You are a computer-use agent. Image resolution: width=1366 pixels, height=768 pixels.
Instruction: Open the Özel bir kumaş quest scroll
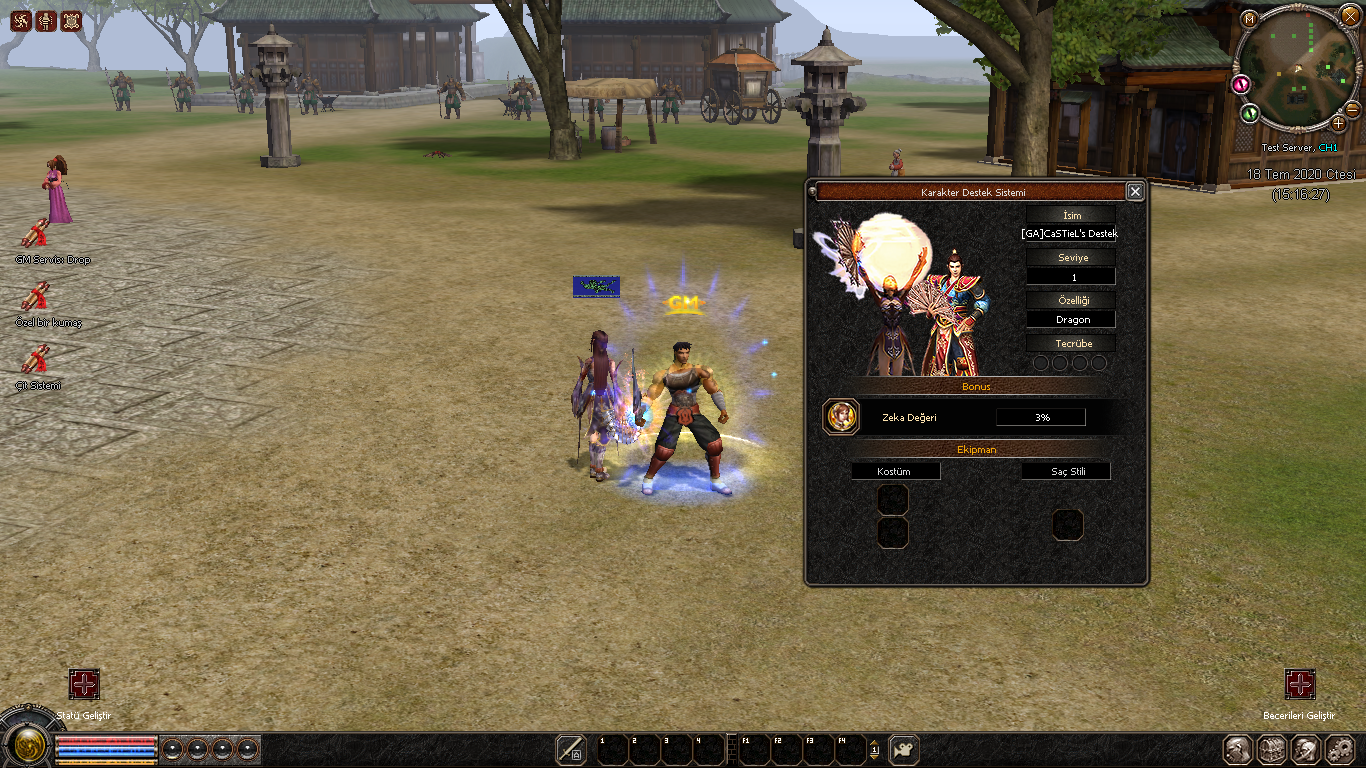[x=36, y=296]
